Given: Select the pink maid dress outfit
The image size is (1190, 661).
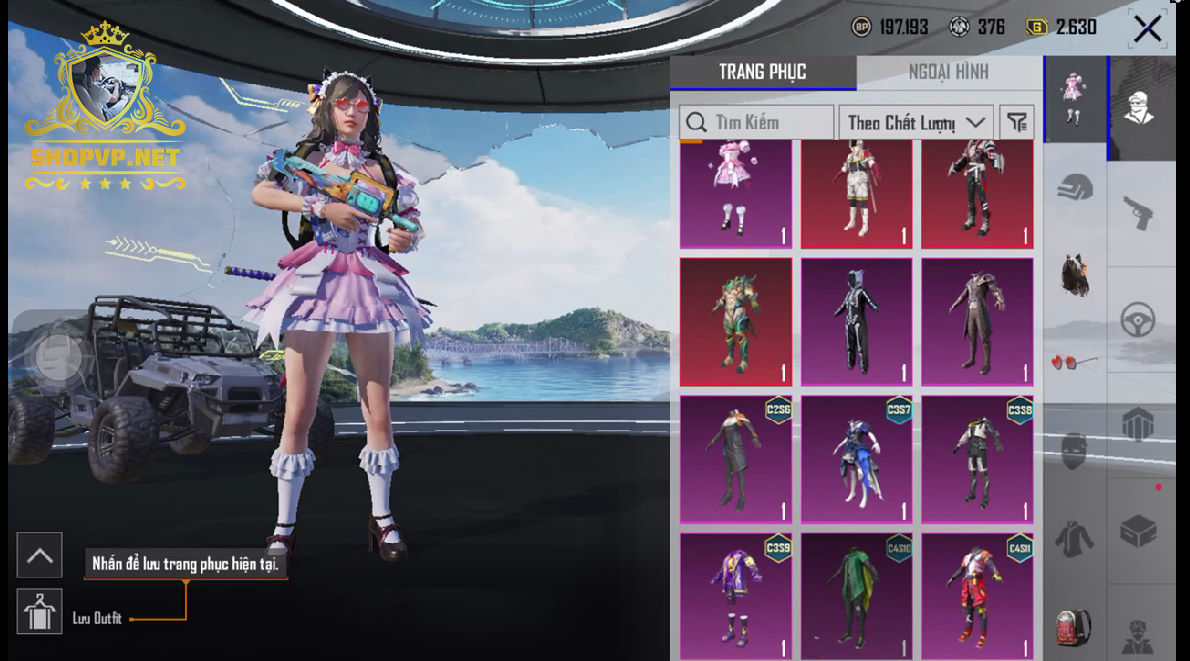Looking at the screenshot, I should point(736,194).
